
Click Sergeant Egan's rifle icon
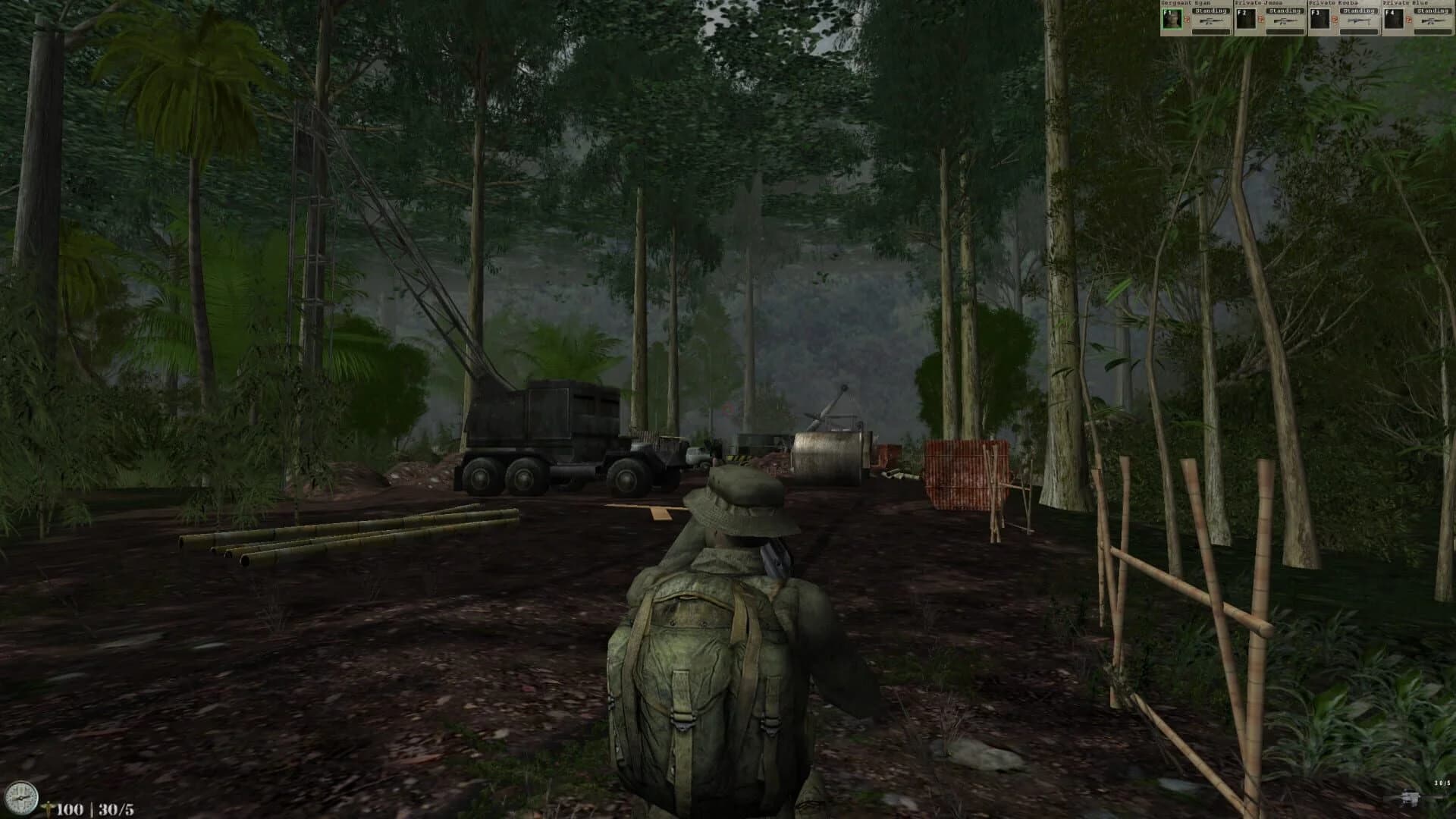pos(1213,21)
